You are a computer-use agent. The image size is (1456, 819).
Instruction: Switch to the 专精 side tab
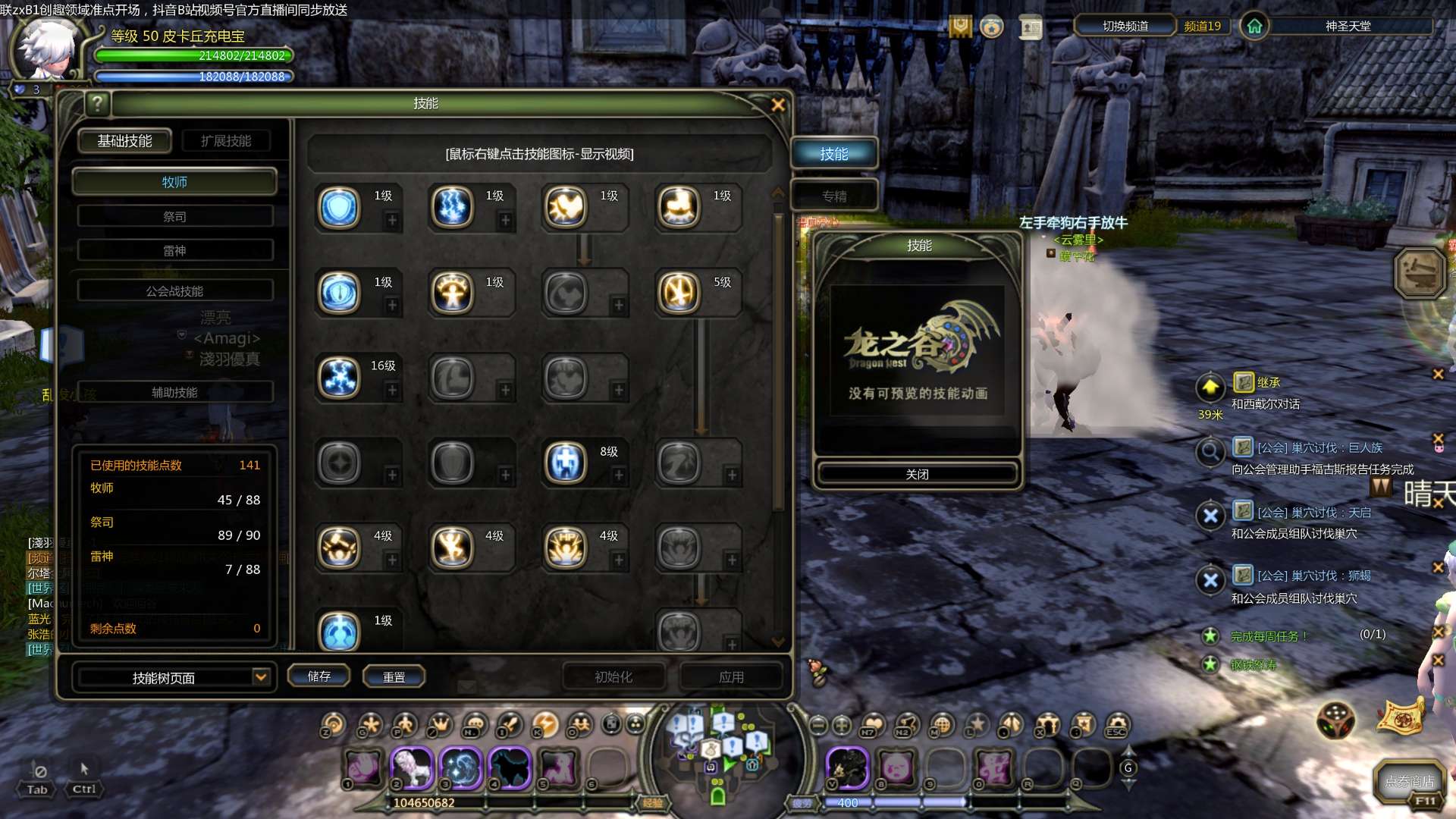[x=834, y=196]
